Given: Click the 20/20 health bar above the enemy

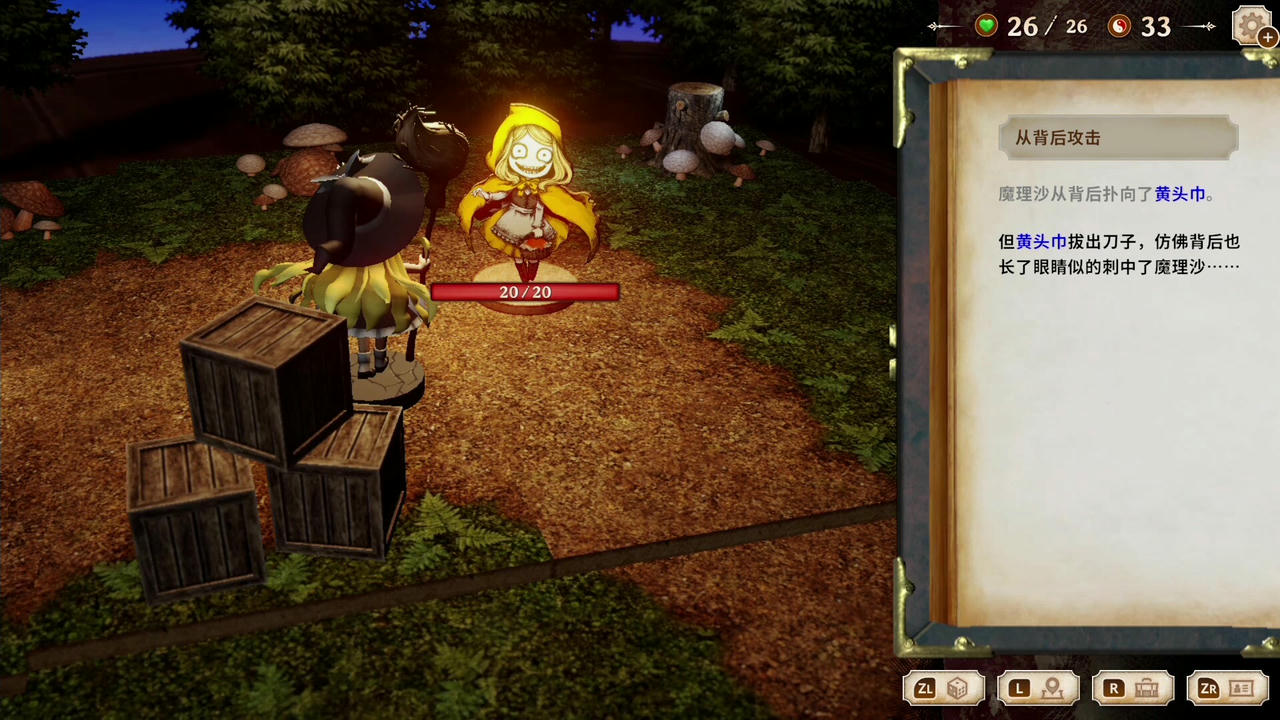Looking at the screenshot, I should coord(525,292).
